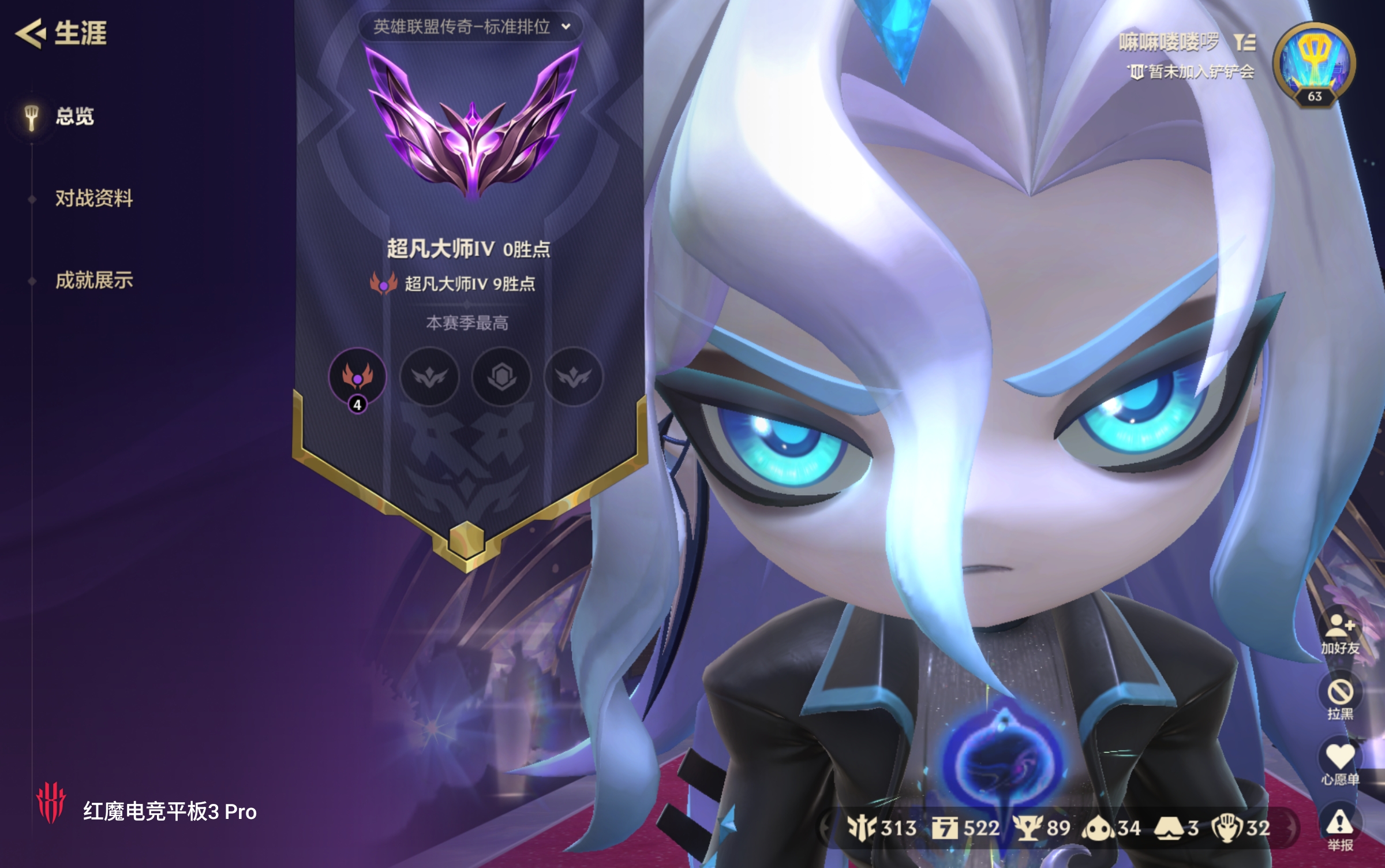
Task: Open the 对战资料 battle data tab
Action: click(93, 199)
